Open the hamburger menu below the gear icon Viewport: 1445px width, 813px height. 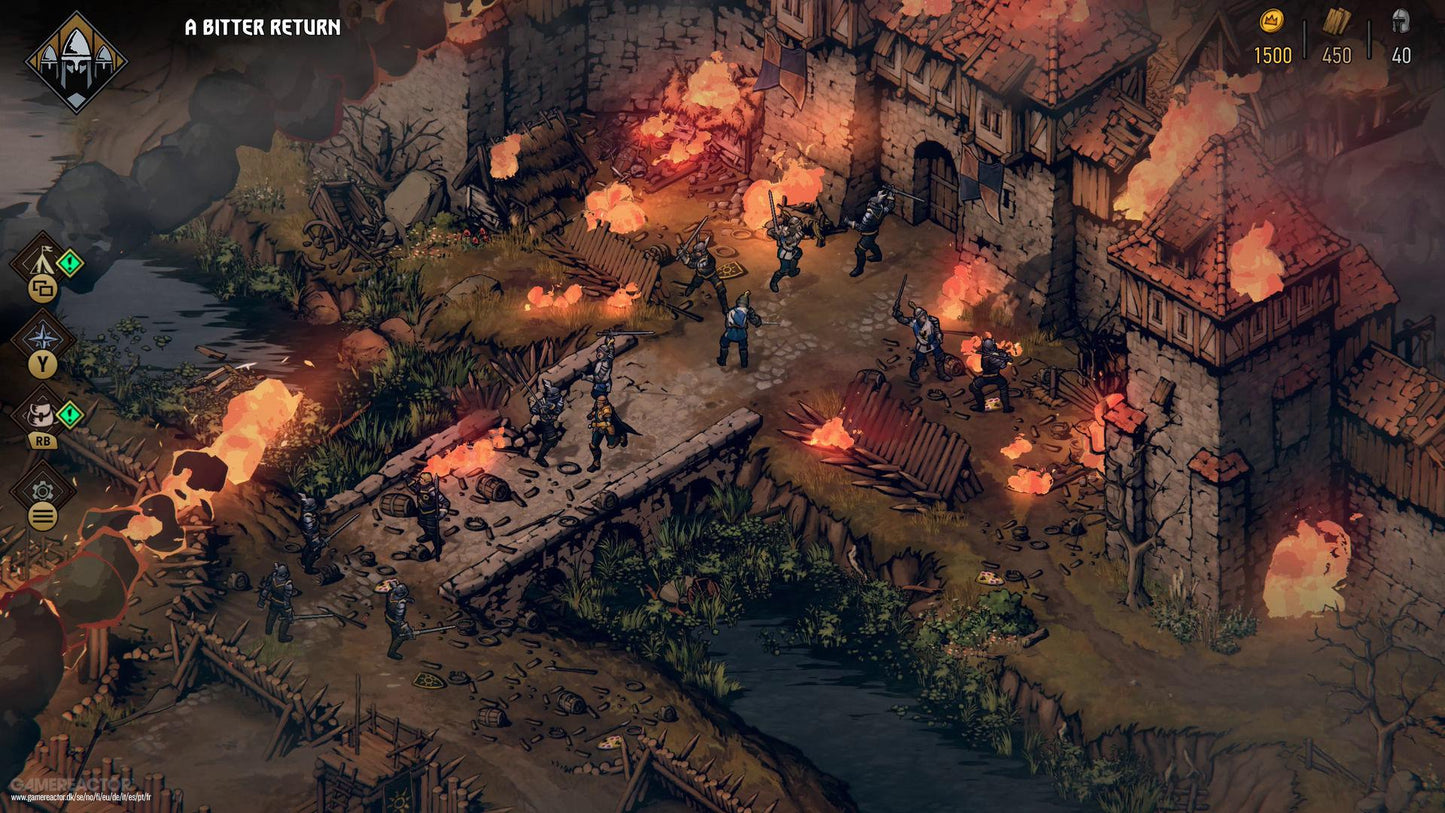[41, 514]
